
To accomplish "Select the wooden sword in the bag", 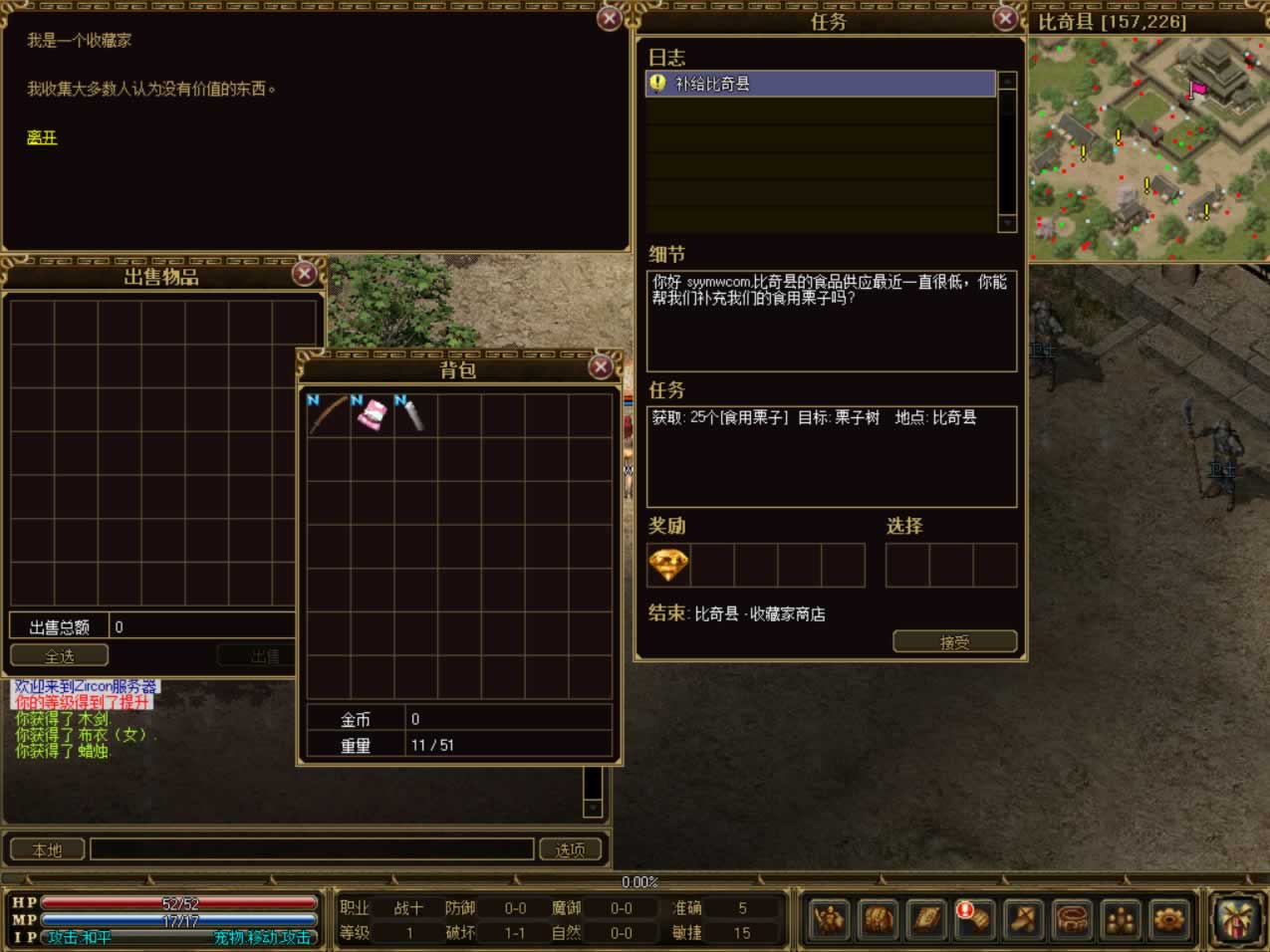I will click(328, 414).
